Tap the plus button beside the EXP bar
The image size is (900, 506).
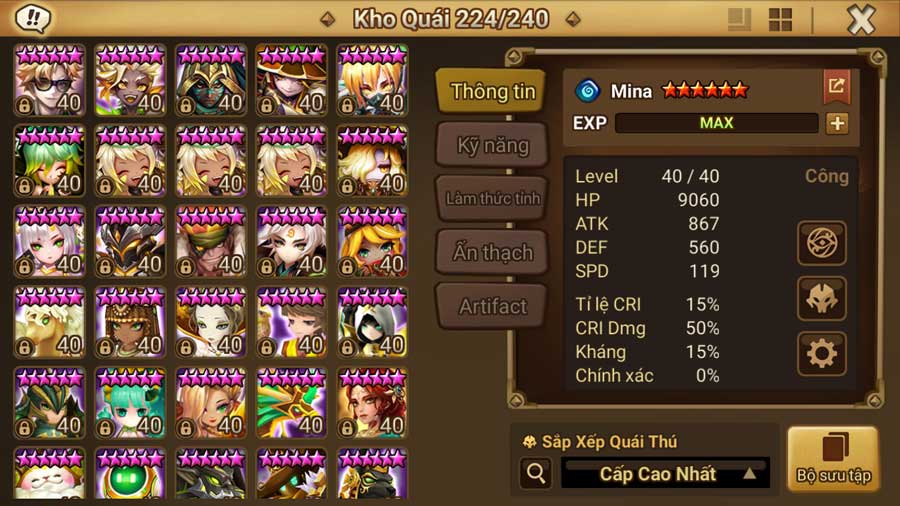tap(836, 123)
